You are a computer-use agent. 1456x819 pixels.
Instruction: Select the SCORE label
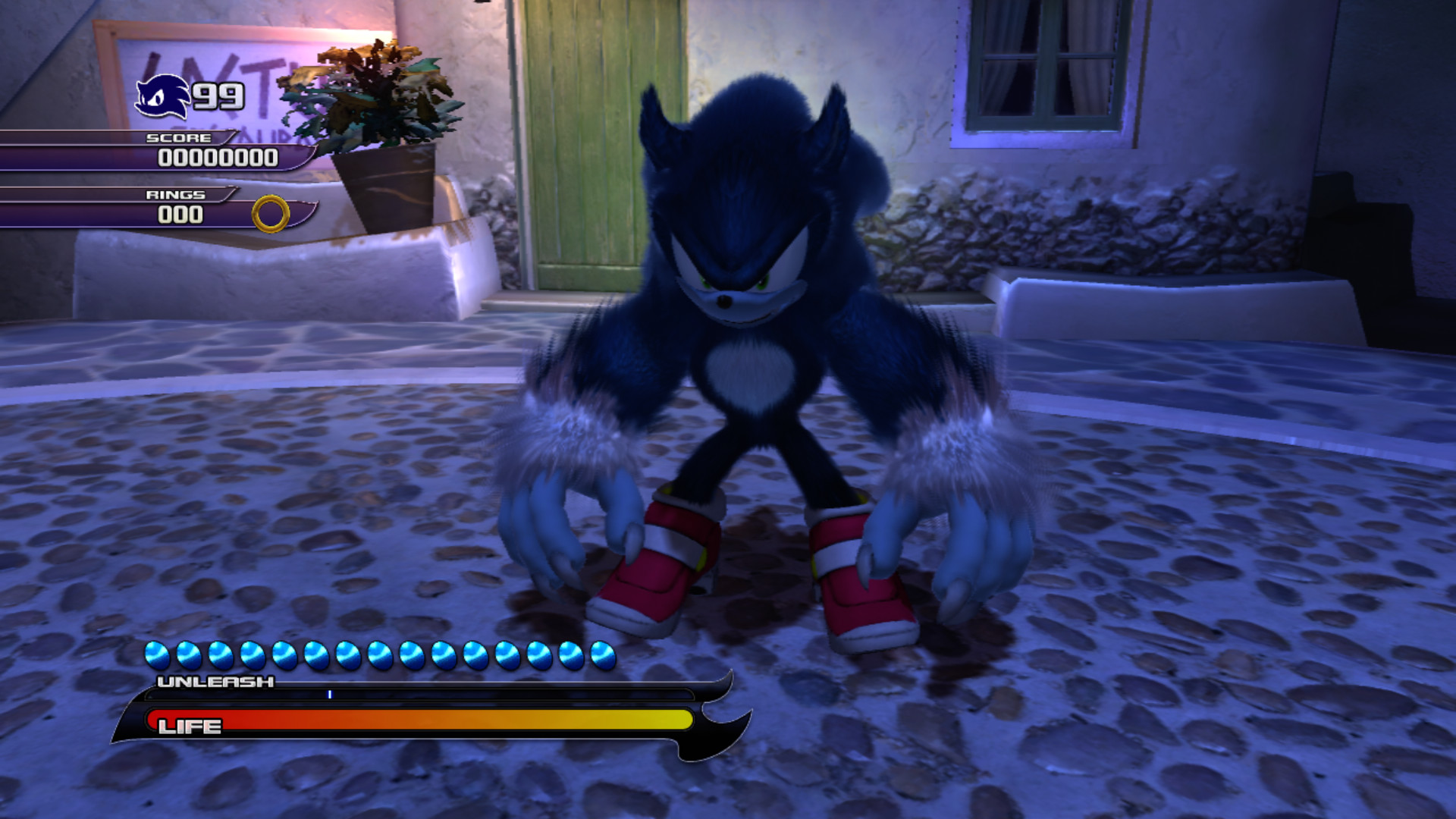[180, 138]
